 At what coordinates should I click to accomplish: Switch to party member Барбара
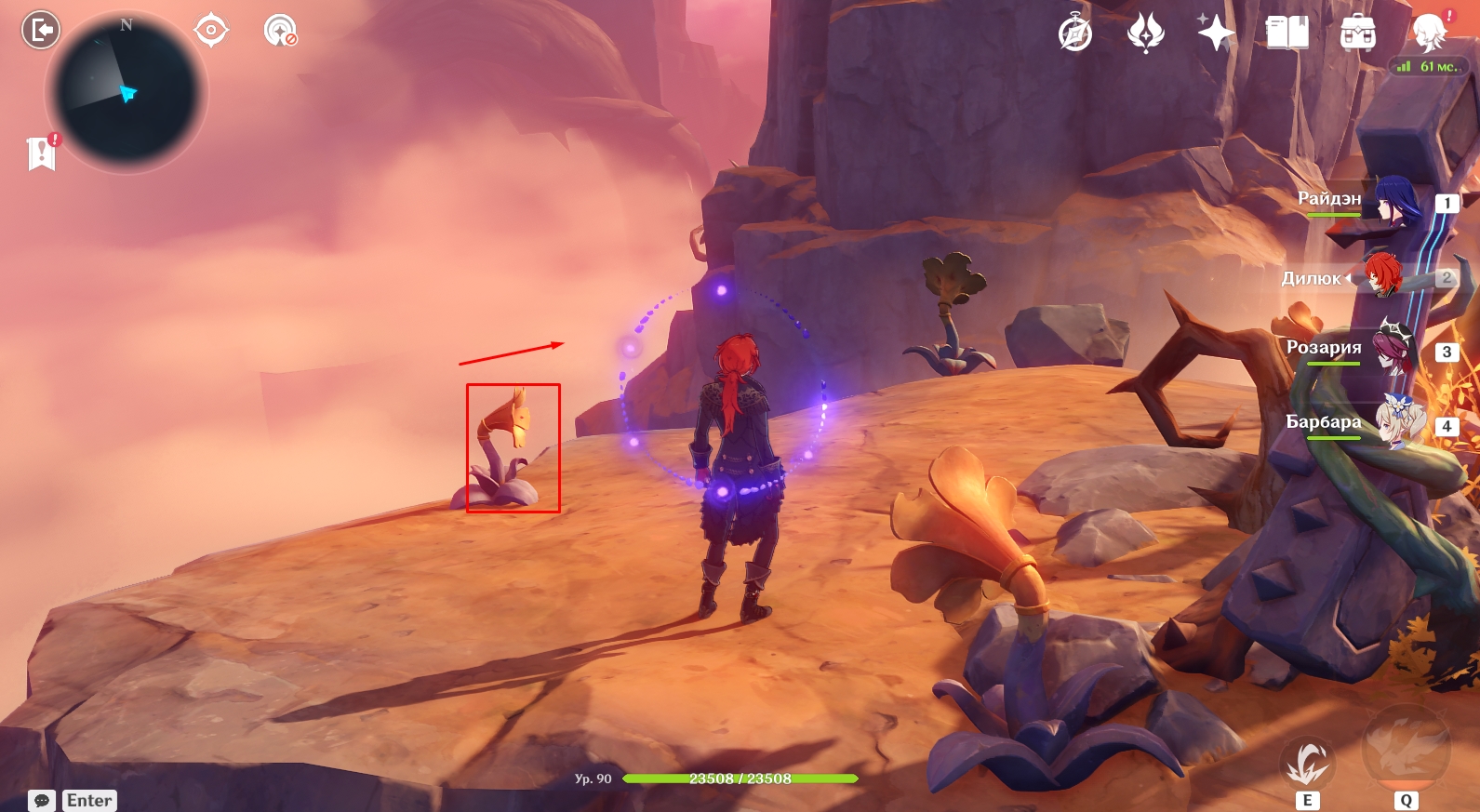coord(1395,423)
